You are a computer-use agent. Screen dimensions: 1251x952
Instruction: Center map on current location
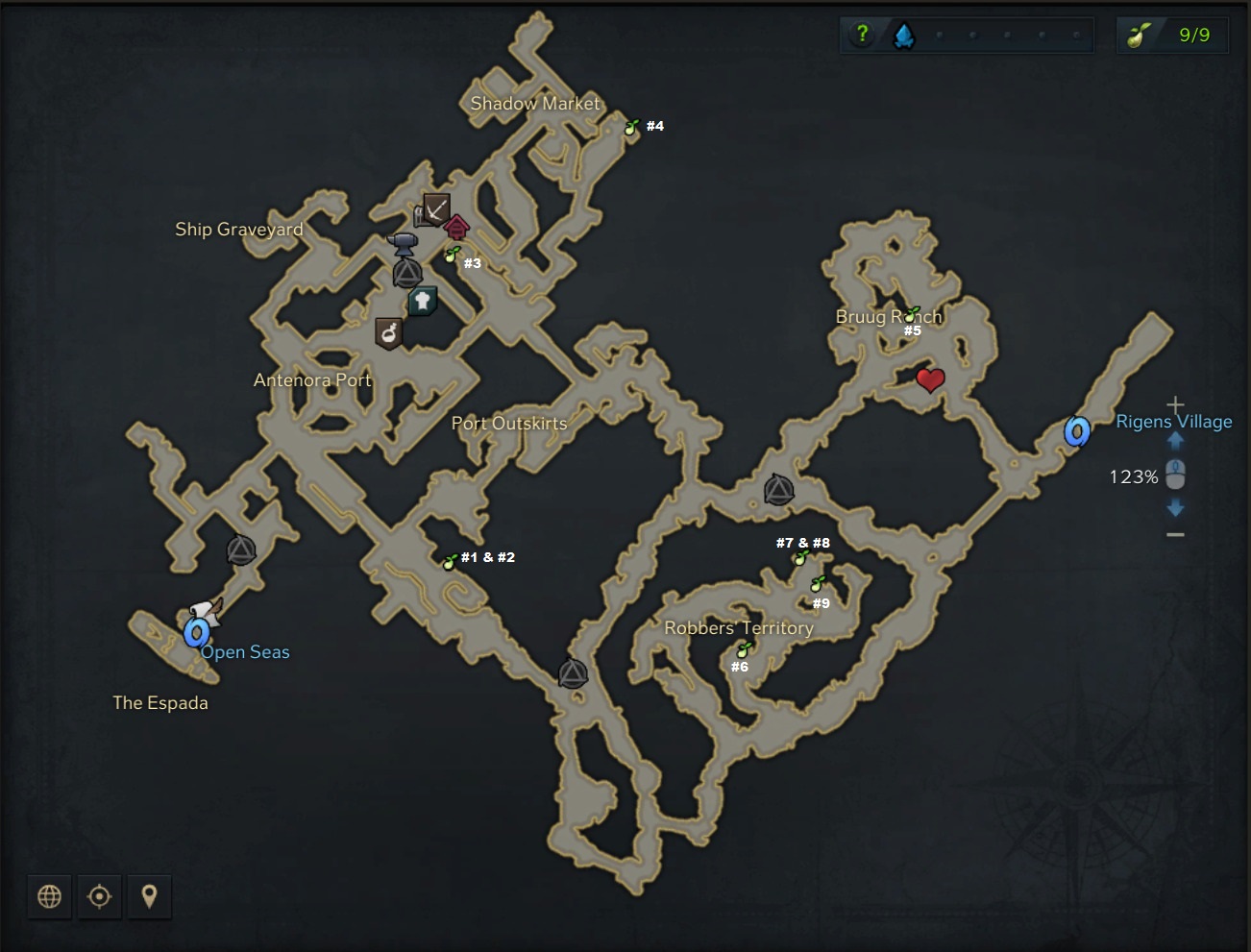pyautogui.click(x=99, y=896)
